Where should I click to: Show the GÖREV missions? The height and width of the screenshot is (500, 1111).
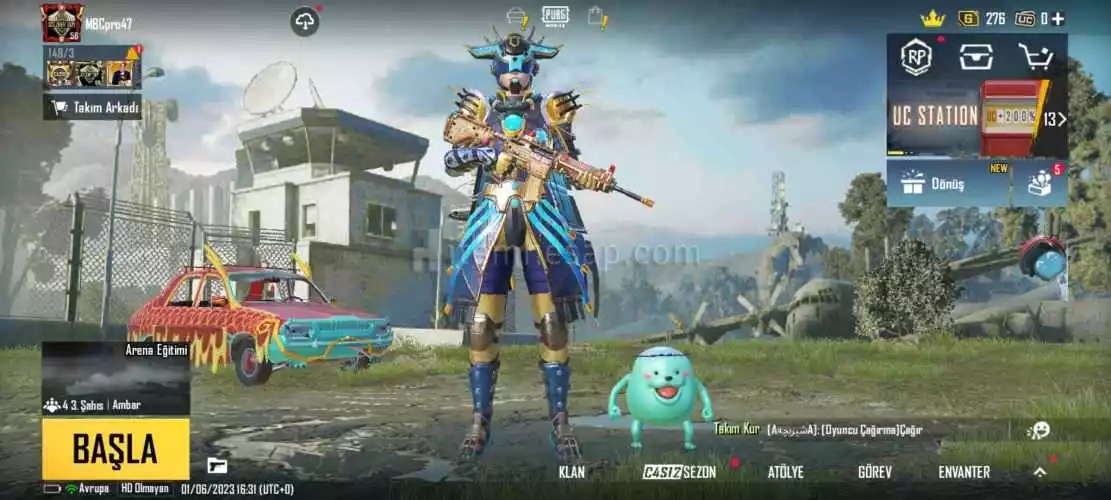[x=875, y=472]
